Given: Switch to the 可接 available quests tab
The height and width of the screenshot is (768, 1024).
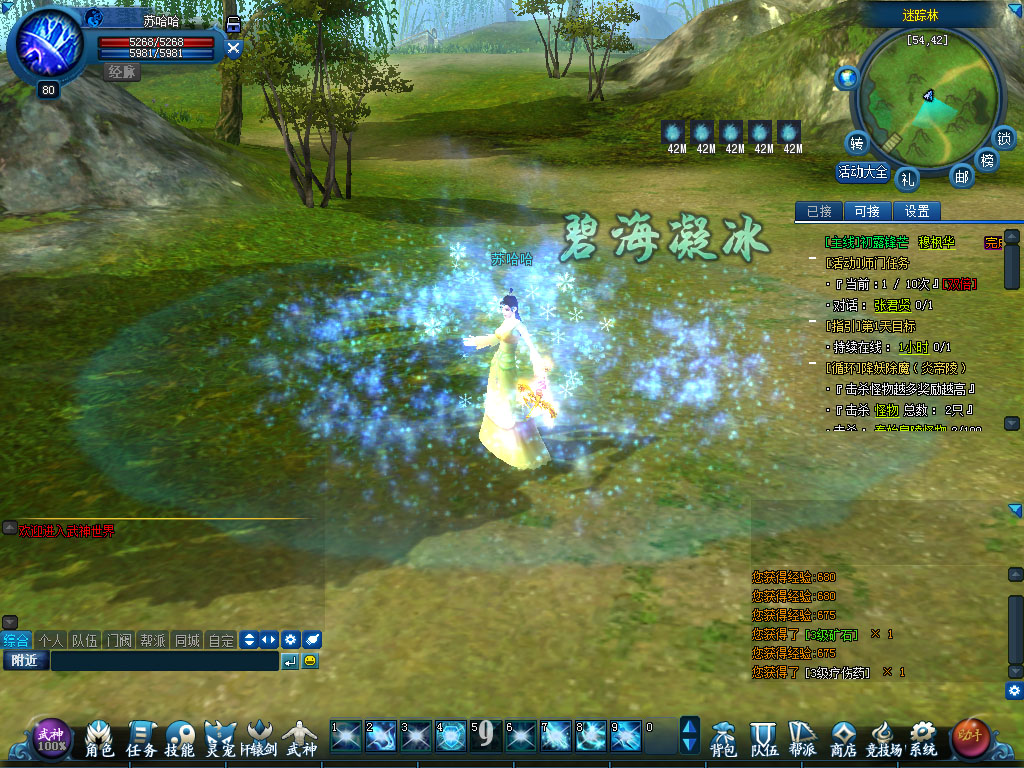Looking at the screenshot, I should tap(867, 211).
